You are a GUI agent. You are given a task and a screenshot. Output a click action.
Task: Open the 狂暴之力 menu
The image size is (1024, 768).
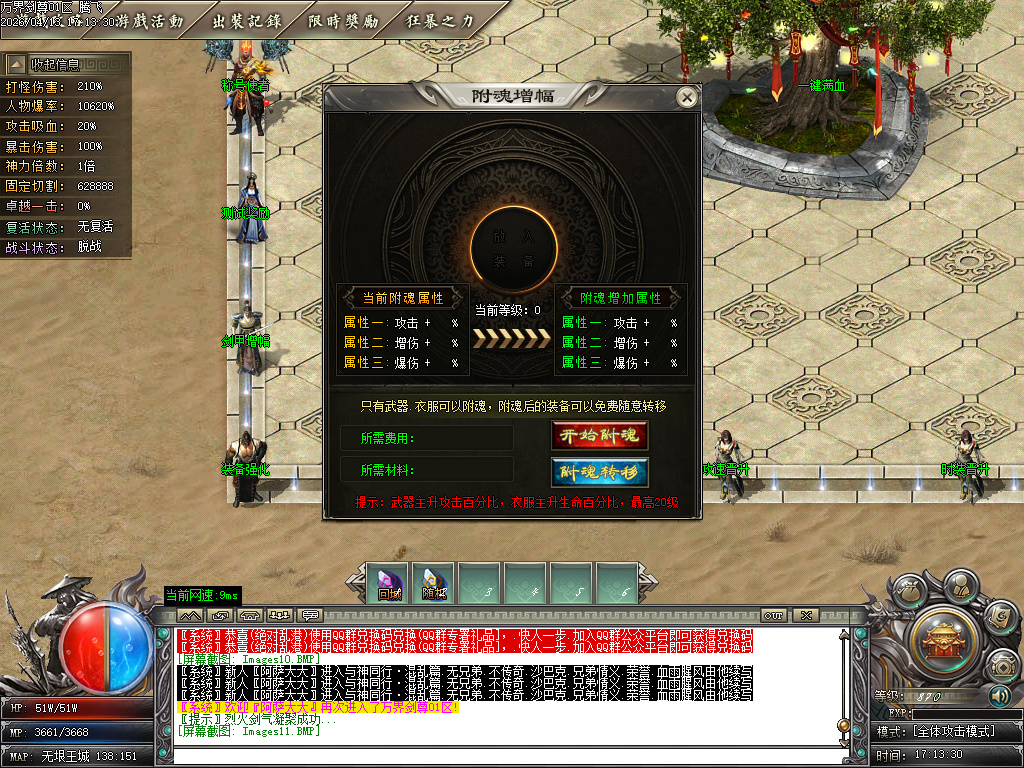(x=440, y=21)
